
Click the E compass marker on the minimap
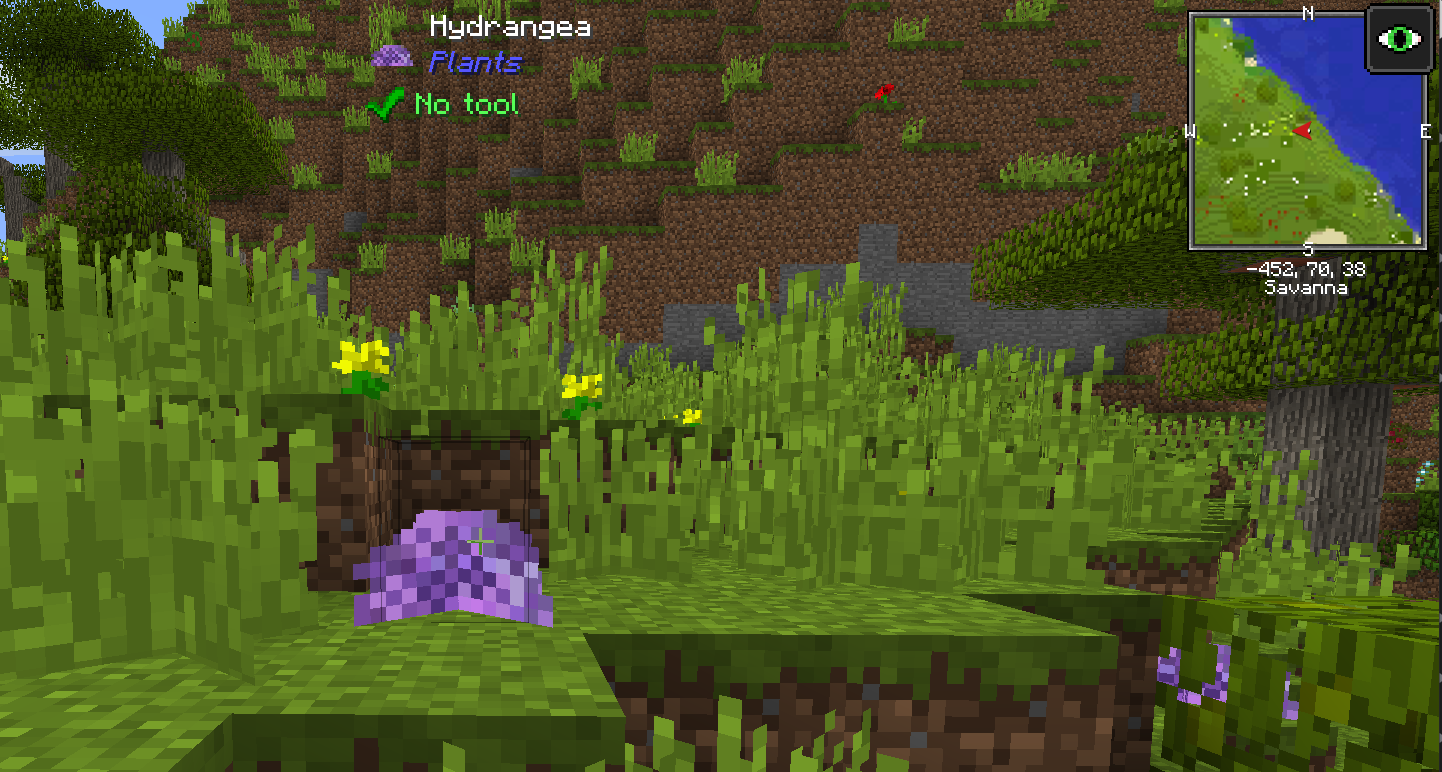1424,130
